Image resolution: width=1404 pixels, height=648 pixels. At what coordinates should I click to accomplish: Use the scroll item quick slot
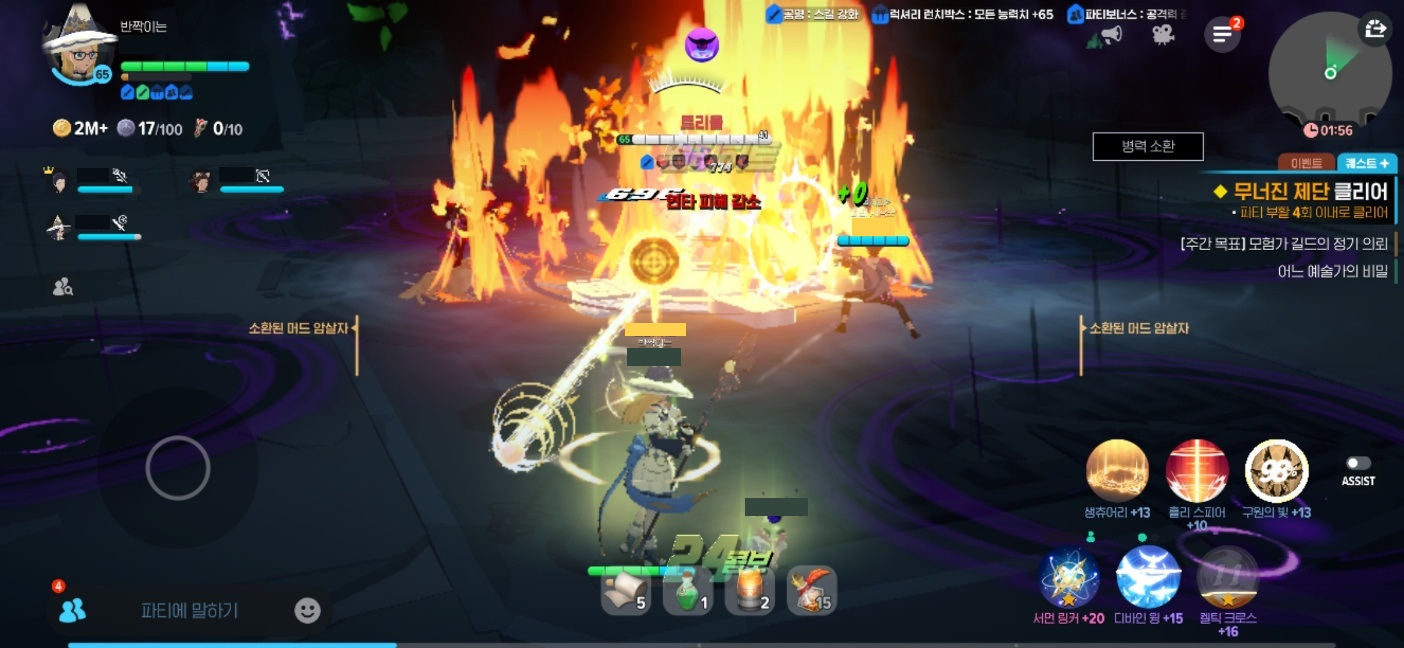coord(625,591)
